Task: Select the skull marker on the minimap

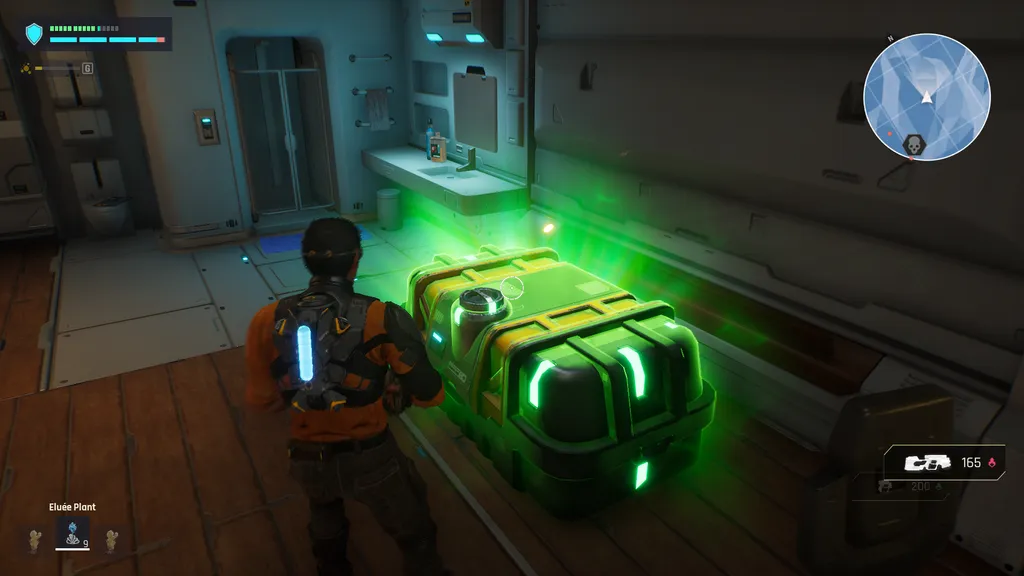Action: click(x=912, y=146)
